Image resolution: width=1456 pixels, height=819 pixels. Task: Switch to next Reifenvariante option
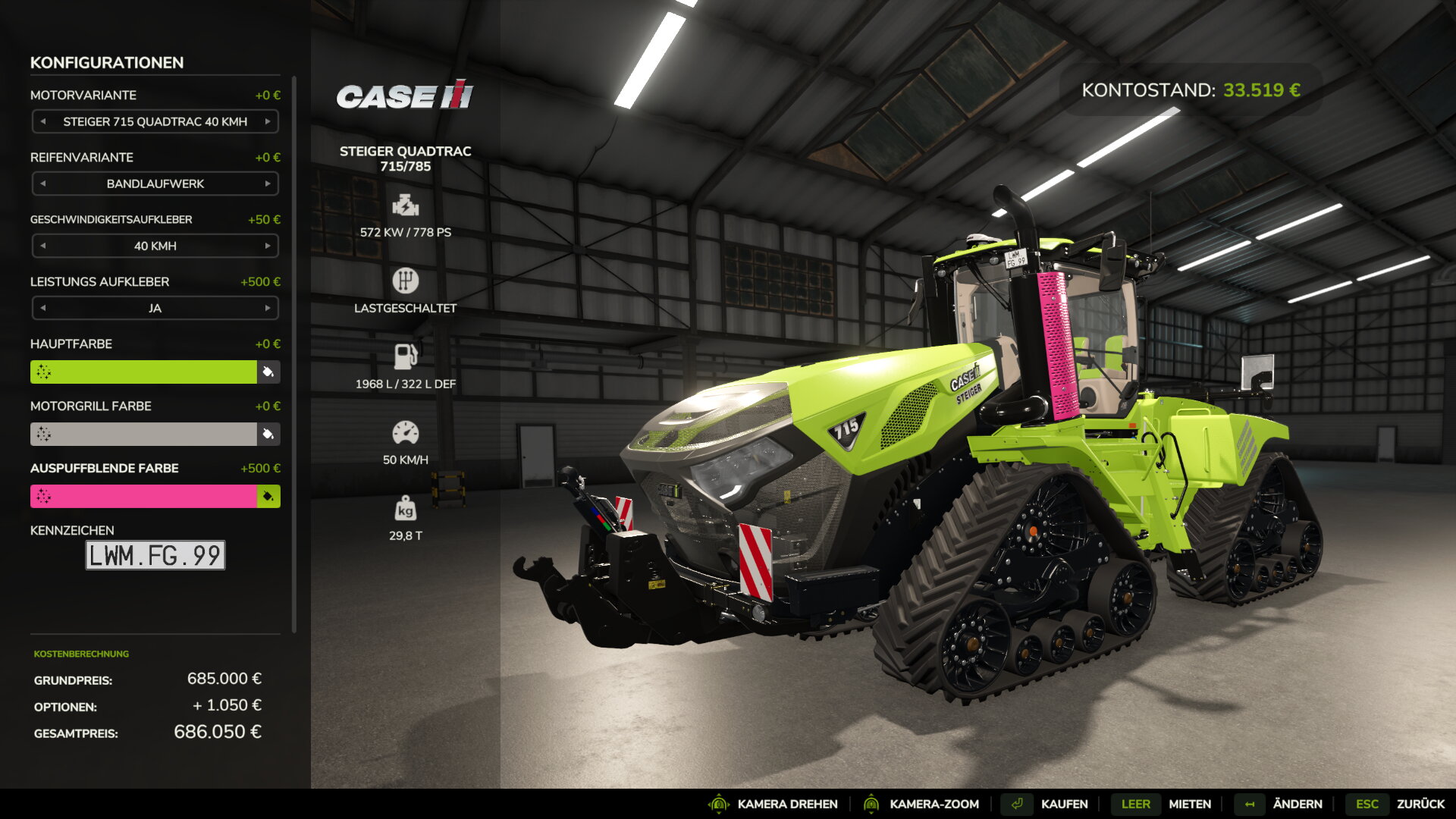(268, 184)
